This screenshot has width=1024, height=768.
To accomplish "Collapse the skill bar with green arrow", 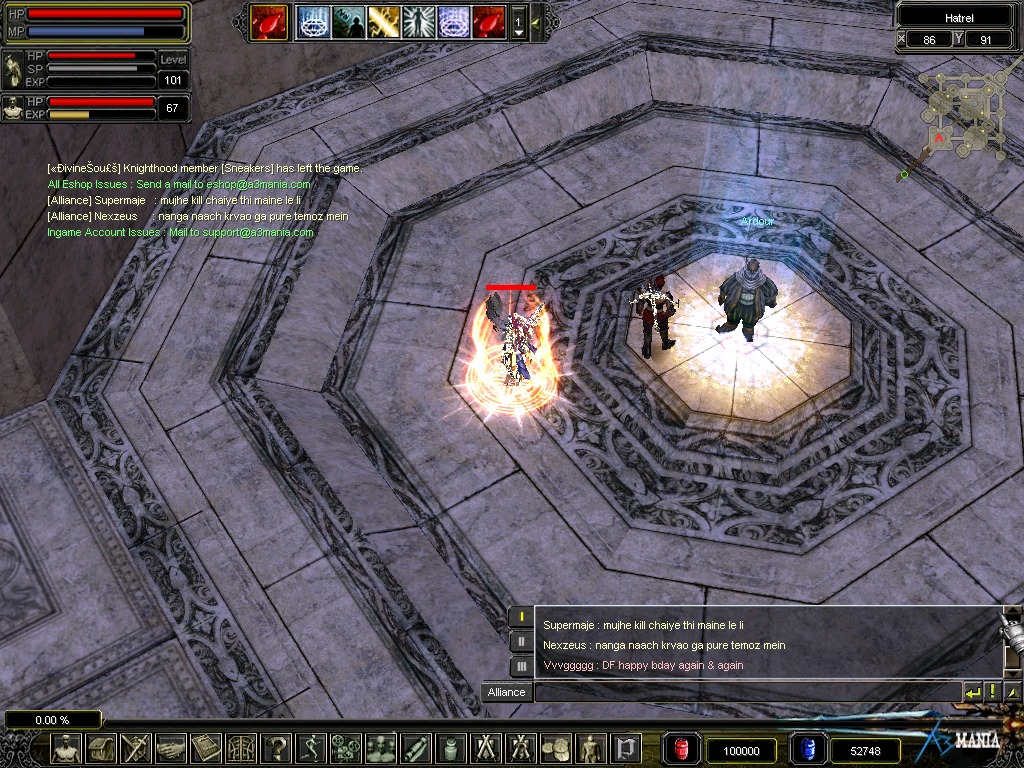I will tap(536, 21).
